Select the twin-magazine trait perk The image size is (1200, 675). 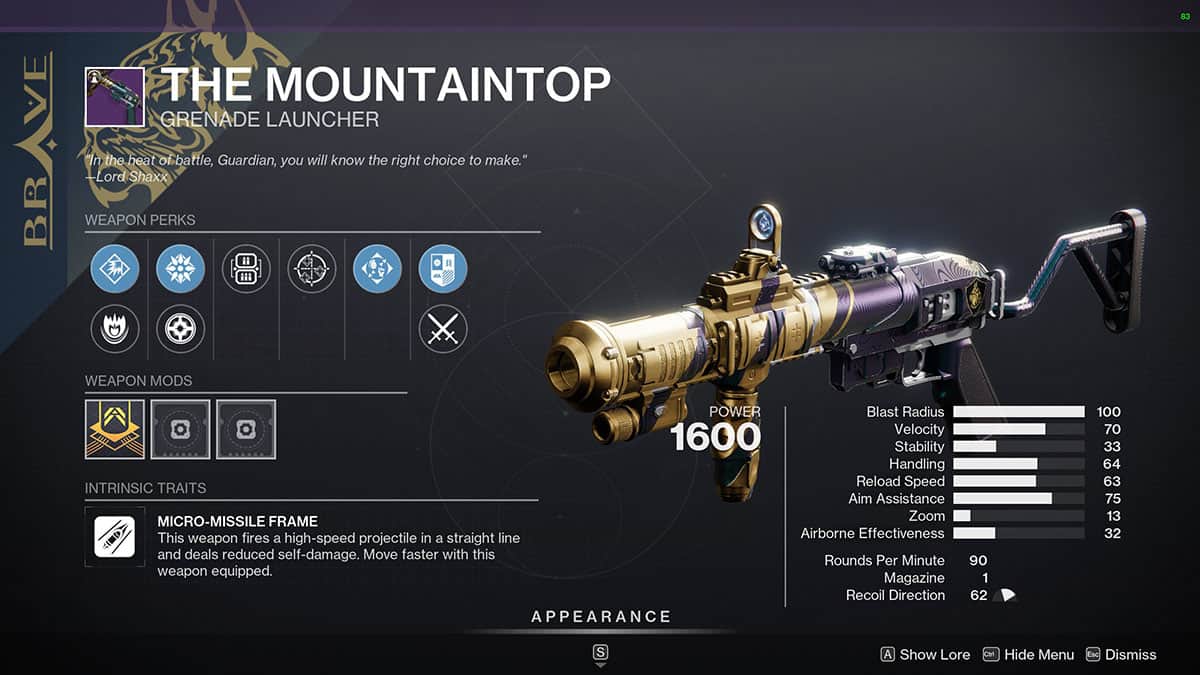click(246, 269)
